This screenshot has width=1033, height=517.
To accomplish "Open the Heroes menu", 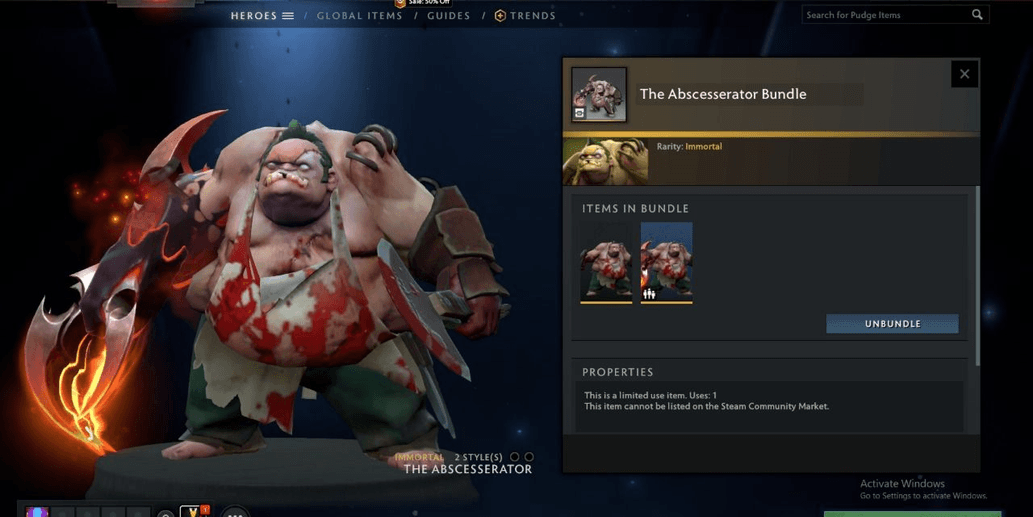I will [262, 16].
